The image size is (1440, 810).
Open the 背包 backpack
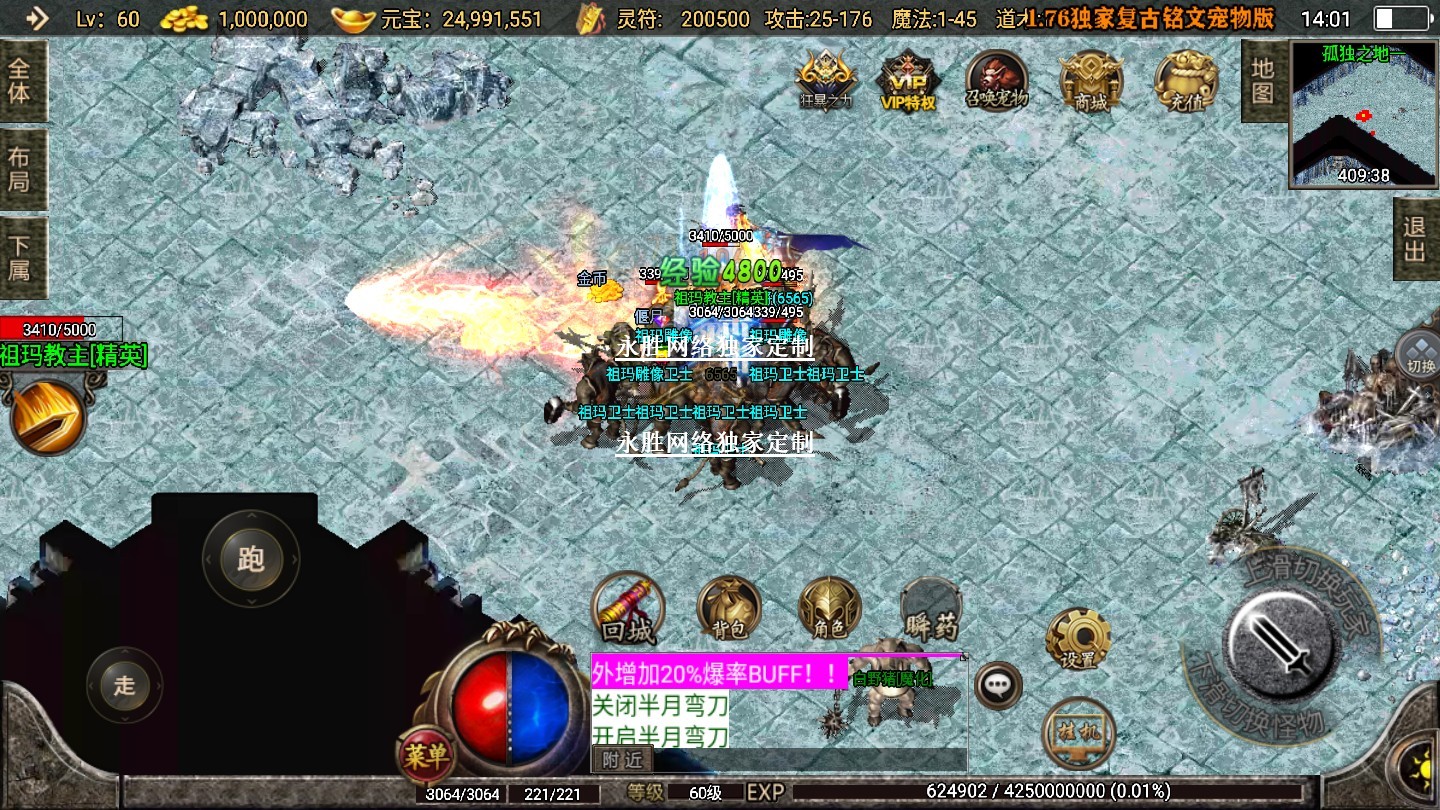tap(729, 609)
